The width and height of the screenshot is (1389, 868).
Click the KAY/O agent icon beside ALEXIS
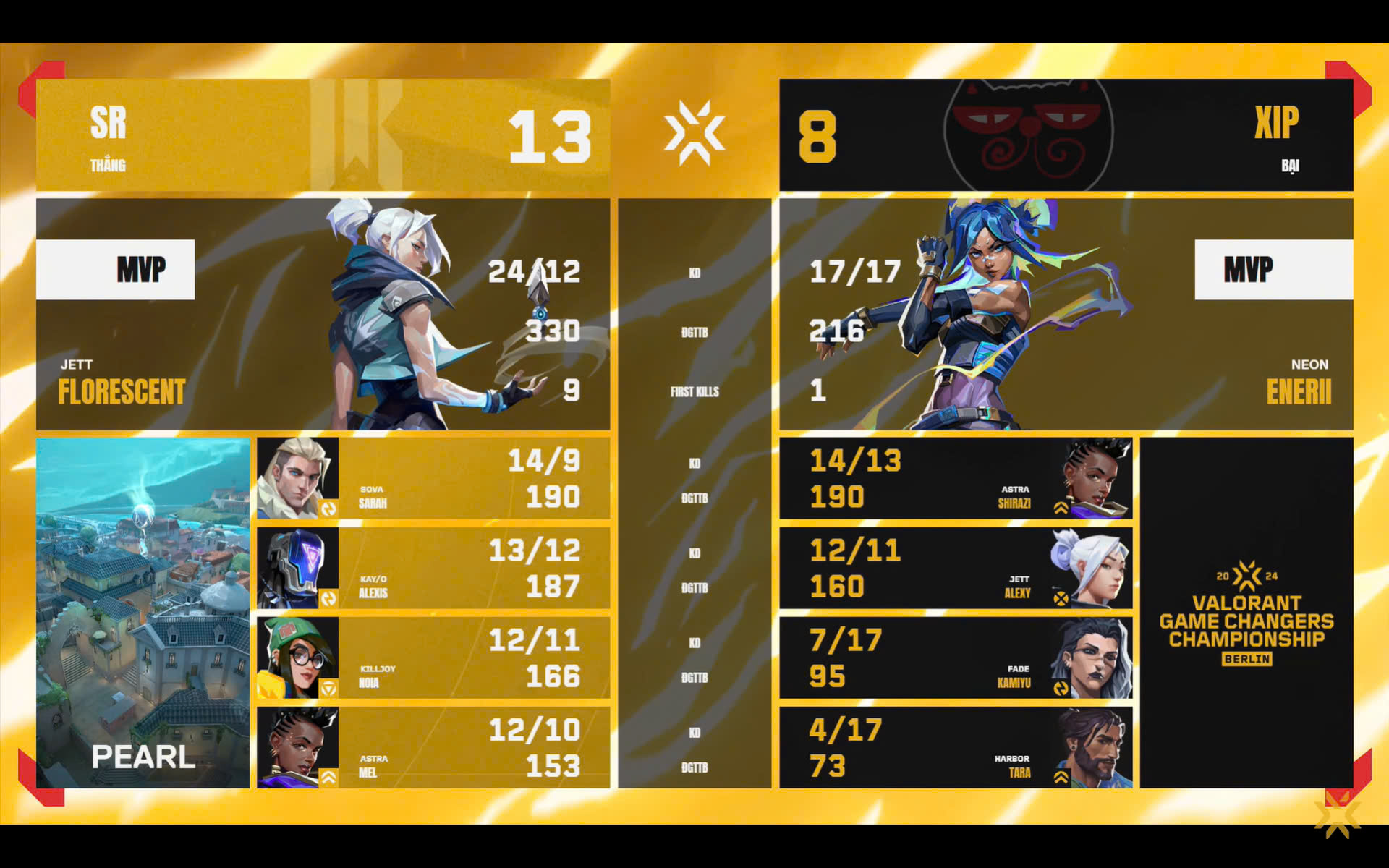click(x=298, y=568)
